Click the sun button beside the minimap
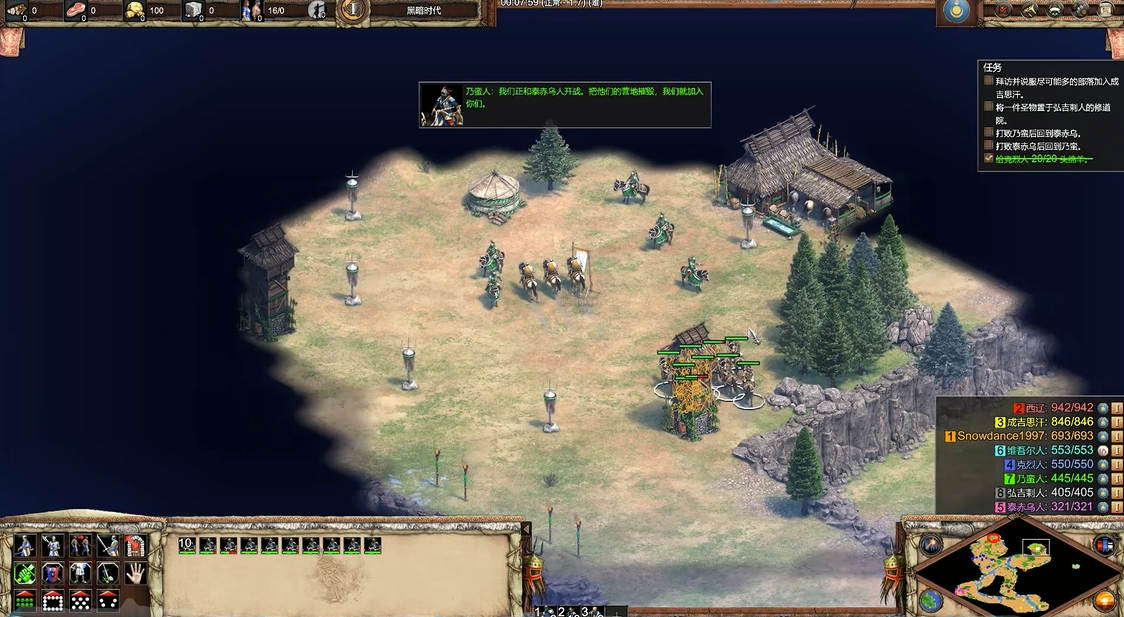1124x617 pixels. [1105, 600]
